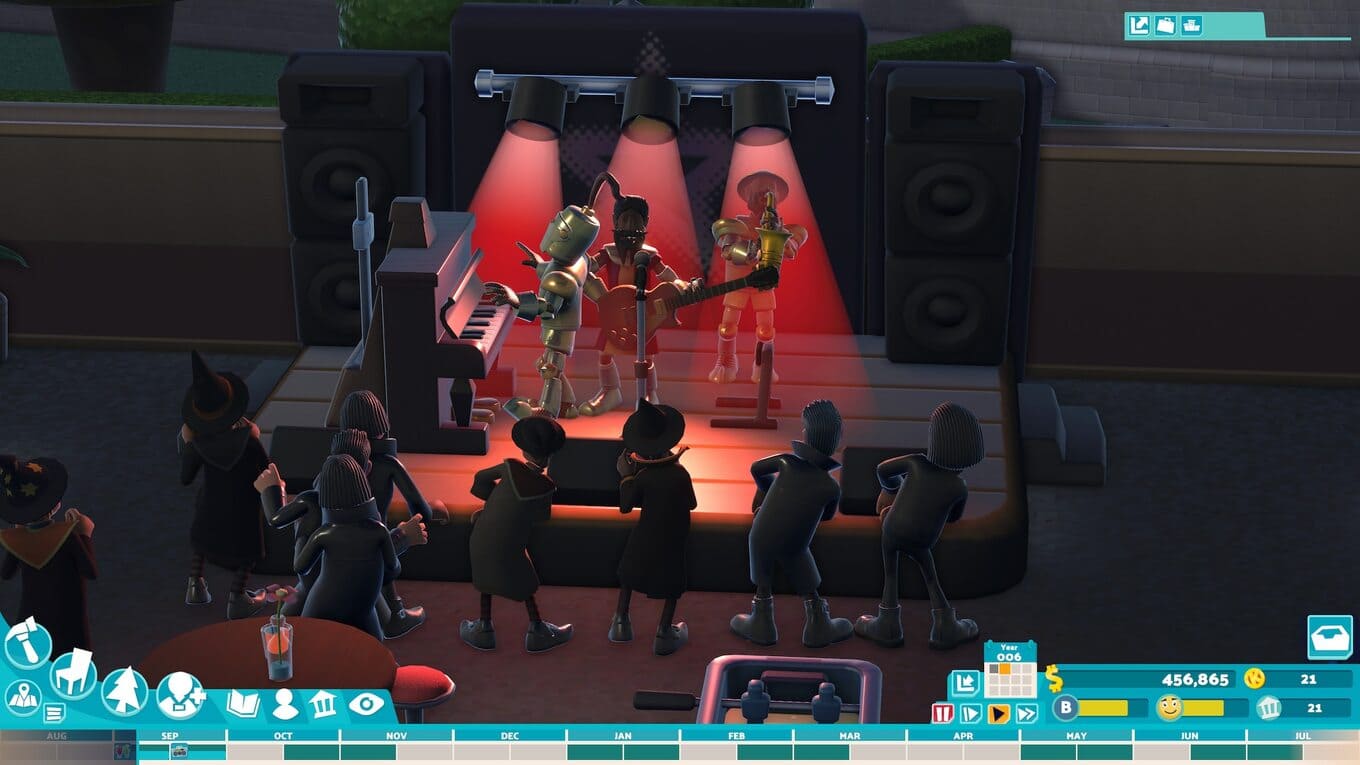
Task: Toggle the eye visualisation mode
Action: coord(366,704)
